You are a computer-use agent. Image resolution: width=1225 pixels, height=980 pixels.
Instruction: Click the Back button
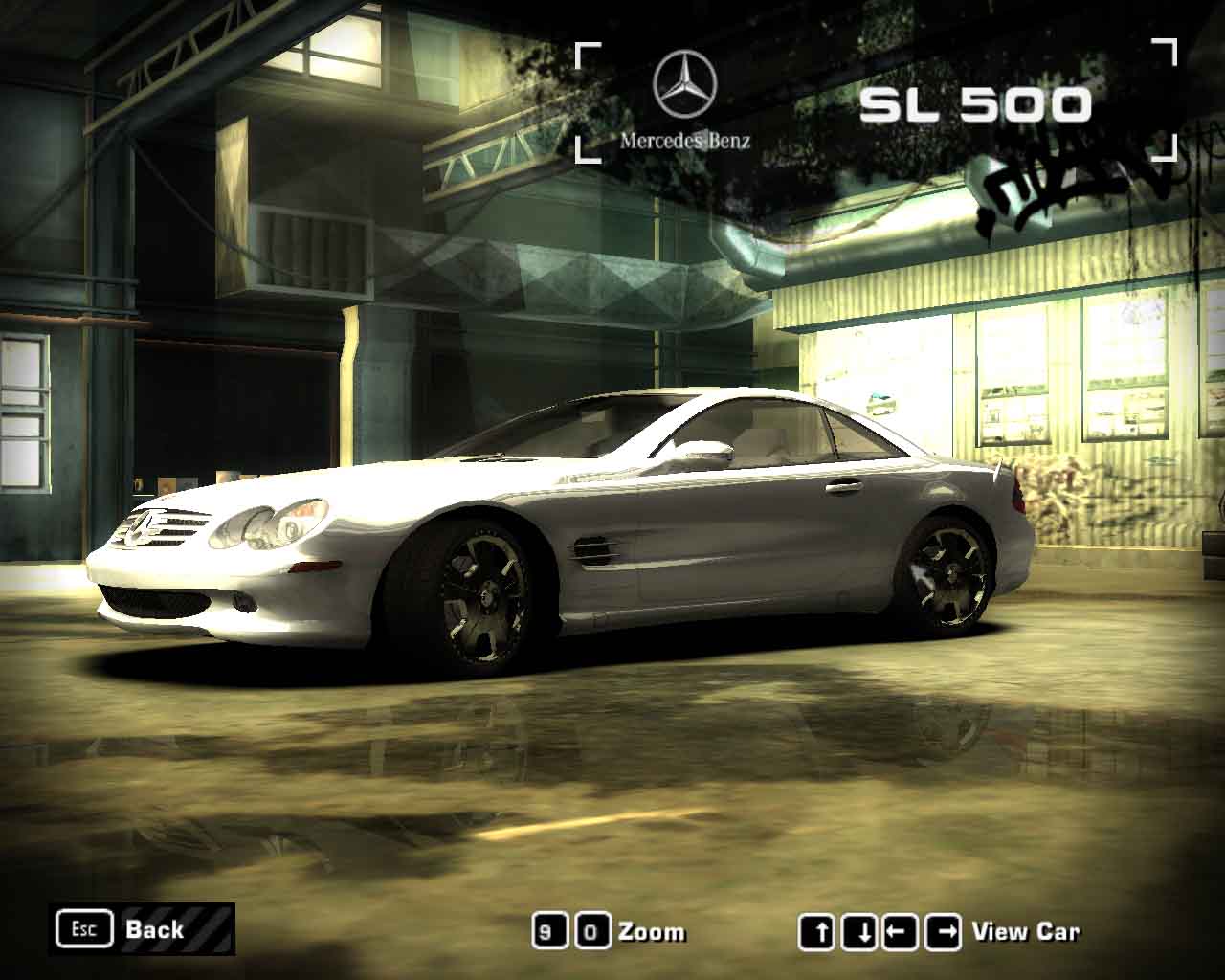(x=142, y=929)
